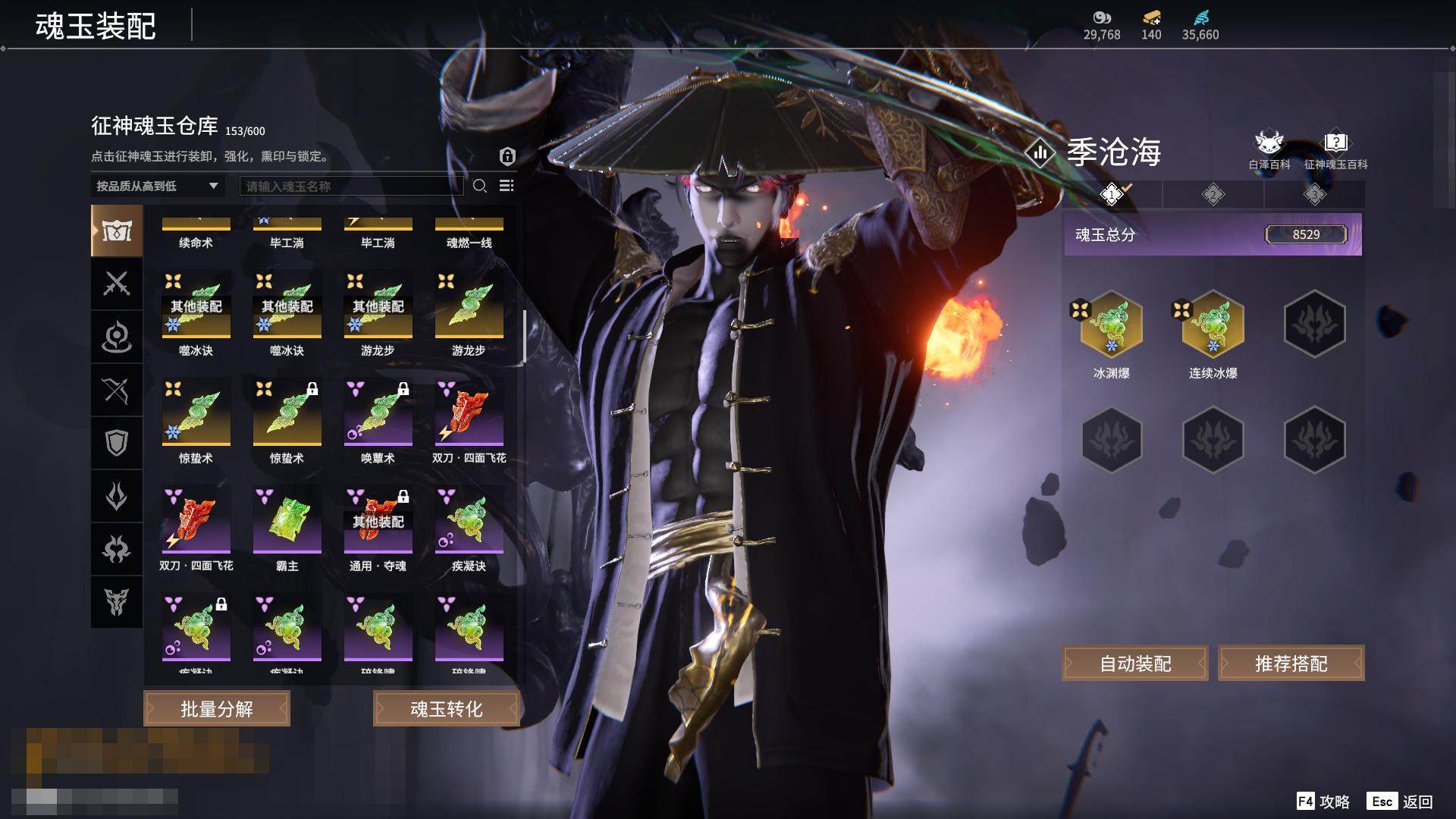
Task: Open 白泽百科 encyclopedia
Action: [x=1269, y=150]
